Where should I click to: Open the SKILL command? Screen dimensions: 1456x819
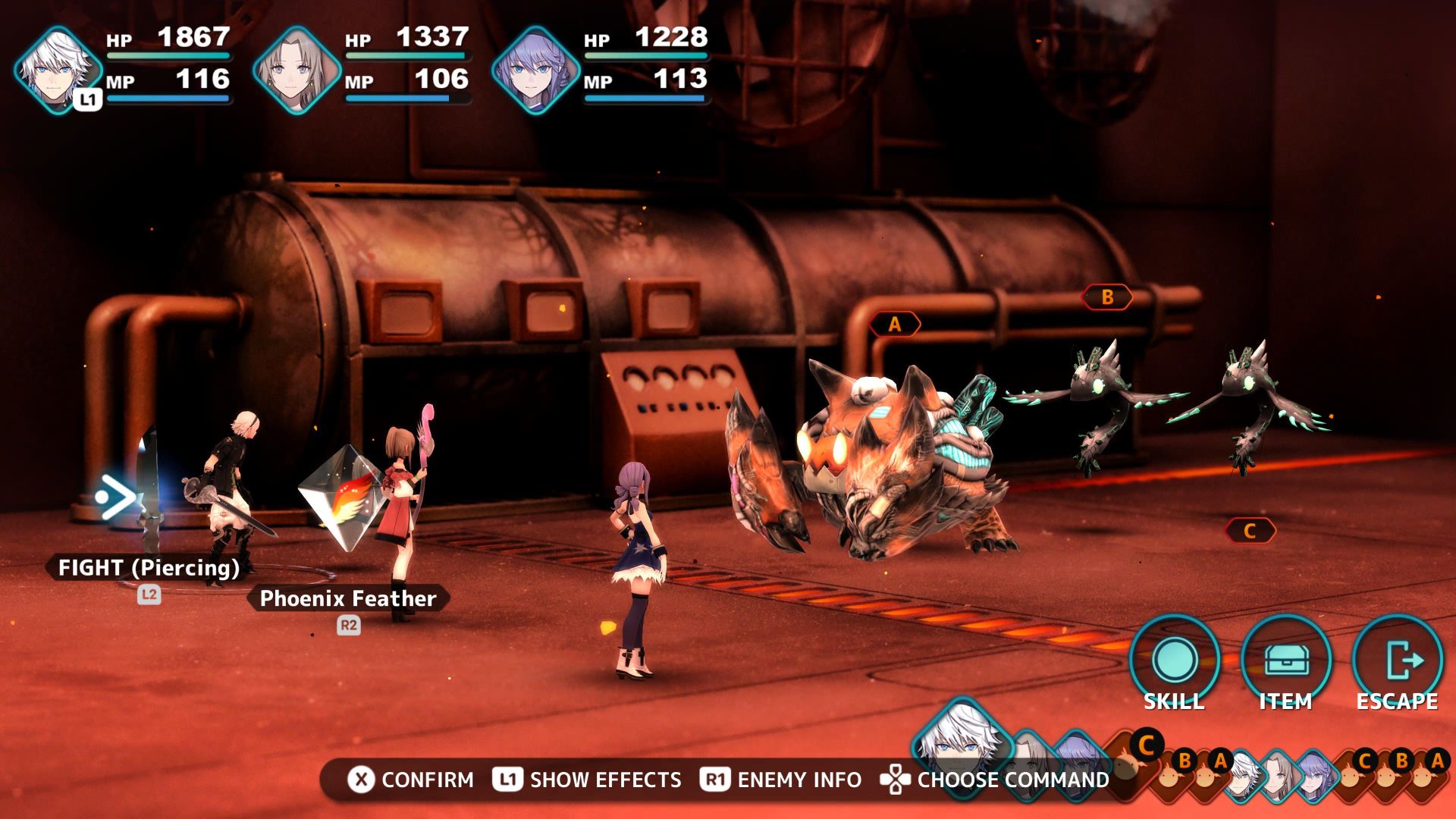click(1174, 661)
